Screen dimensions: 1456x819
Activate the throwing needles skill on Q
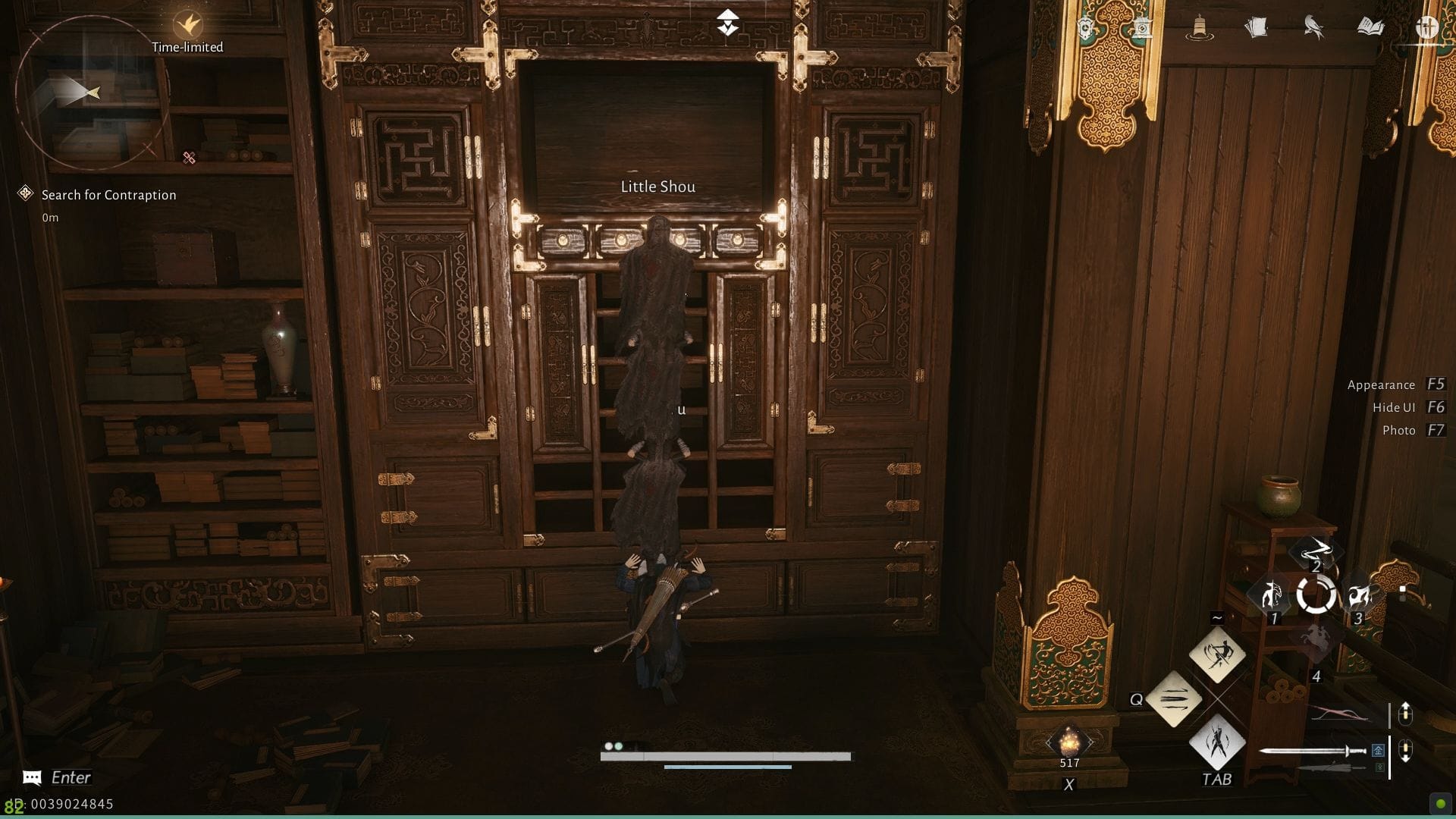click(x=1174, y=701)
